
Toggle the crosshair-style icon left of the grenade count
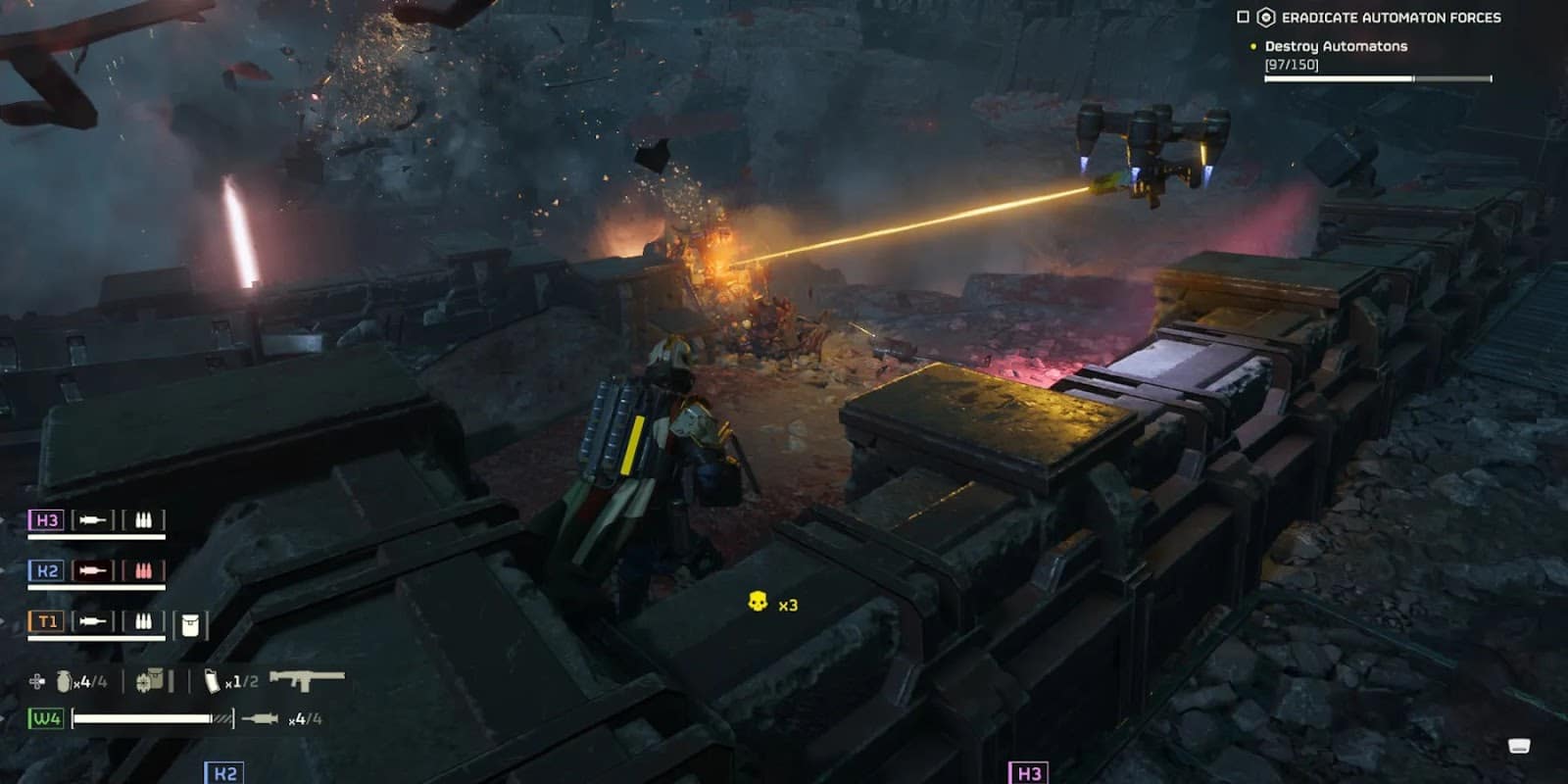click(35, 681)
